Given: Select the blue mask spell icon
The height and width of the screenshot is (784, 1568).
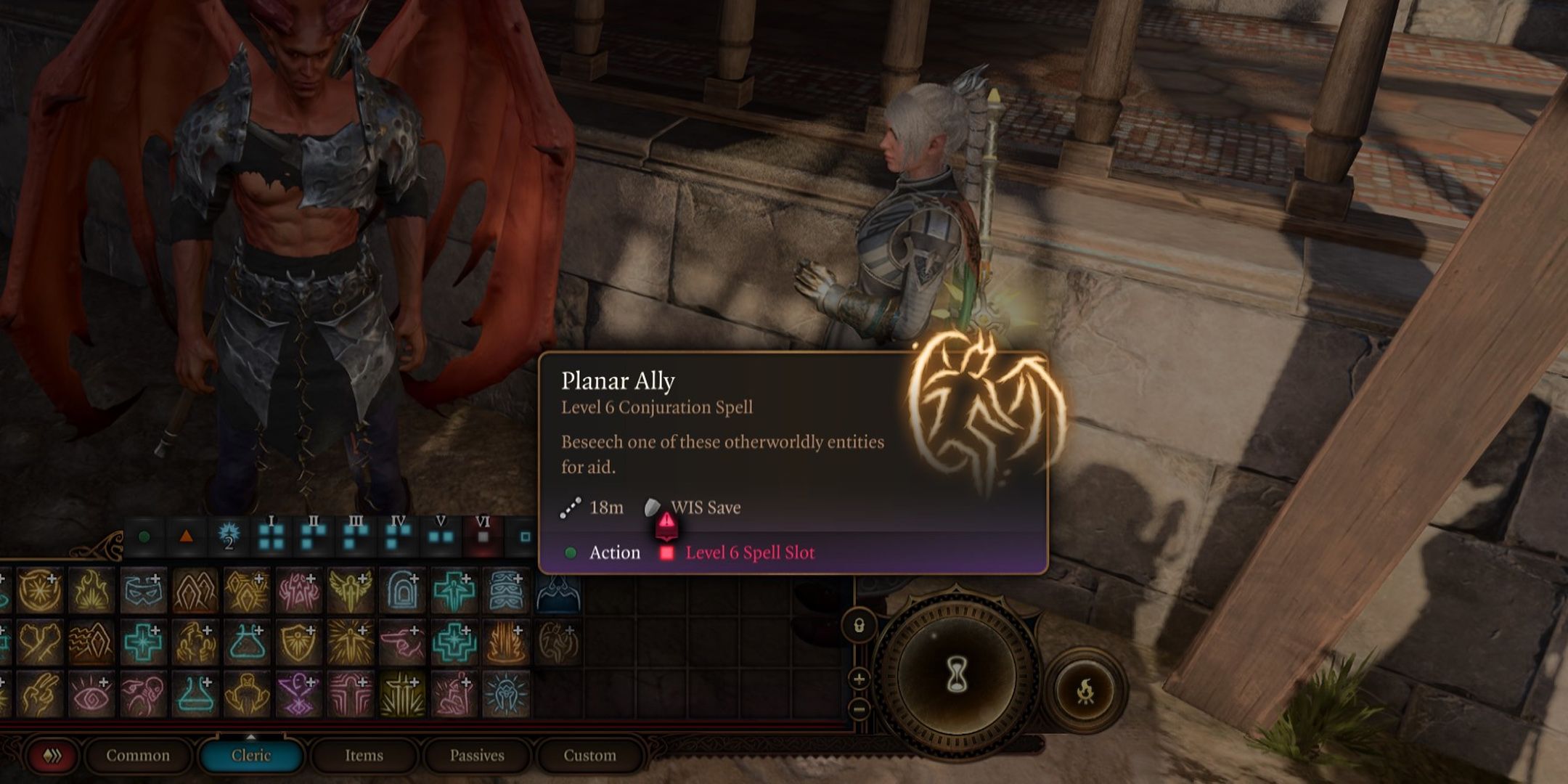Looking at the screenshot, I should (x=143, y=591).
